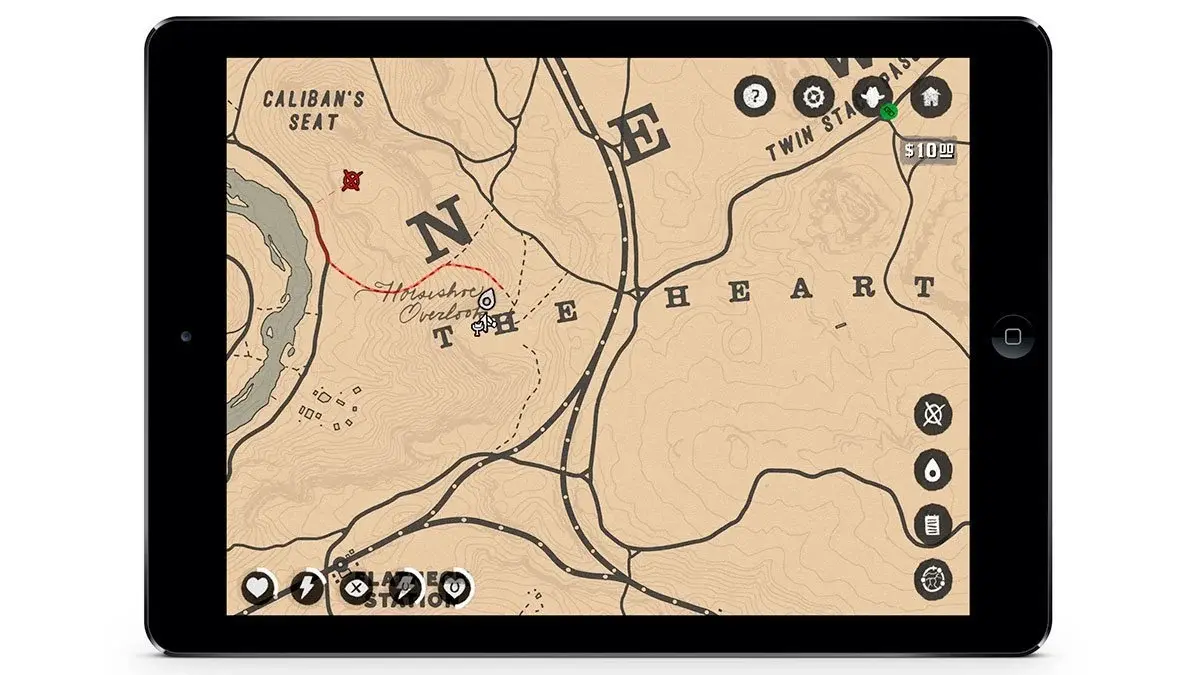Click the green link badge on hat icon

[x=888, y=111]
